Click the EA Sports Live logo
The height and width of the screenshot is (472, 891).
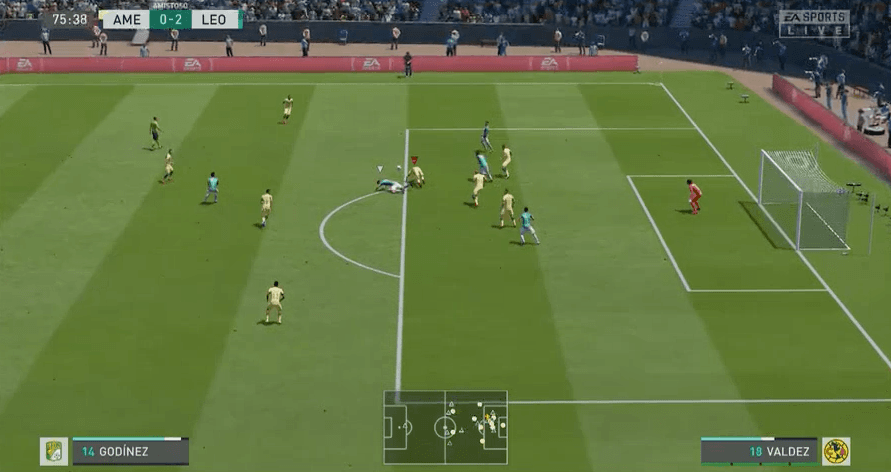(x=814, y=24)
